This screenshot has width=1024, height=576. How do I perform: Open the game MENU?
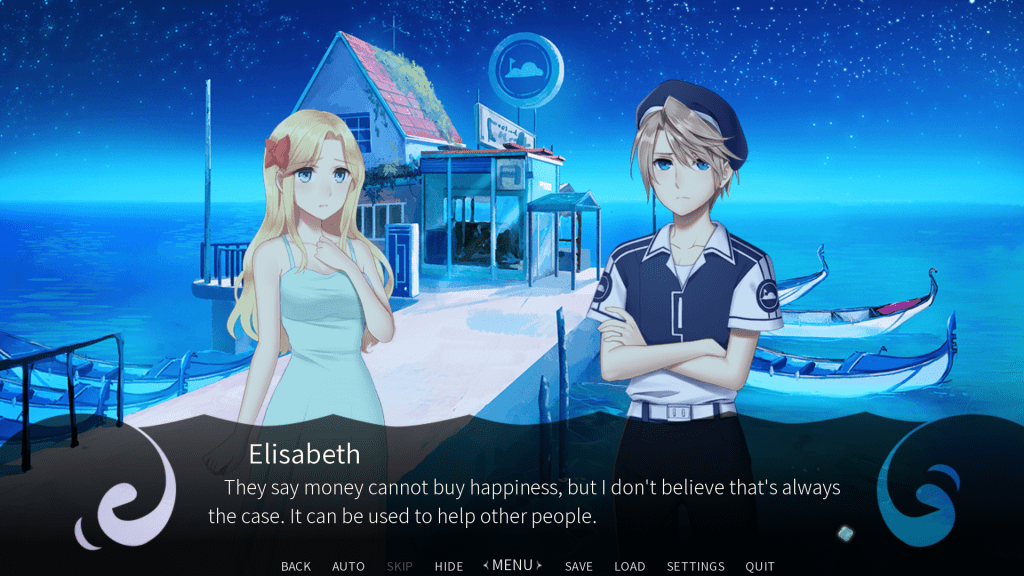click(x=513, y=565)
